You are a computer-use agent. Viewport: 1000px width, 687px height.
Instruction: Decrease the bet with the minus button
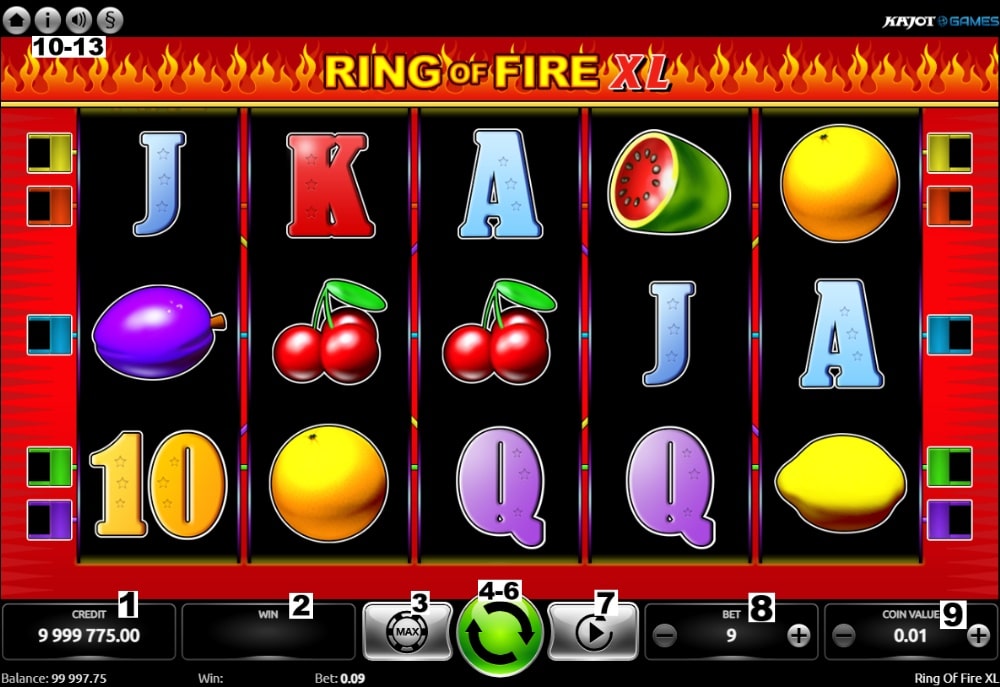[x=665, y=635]
